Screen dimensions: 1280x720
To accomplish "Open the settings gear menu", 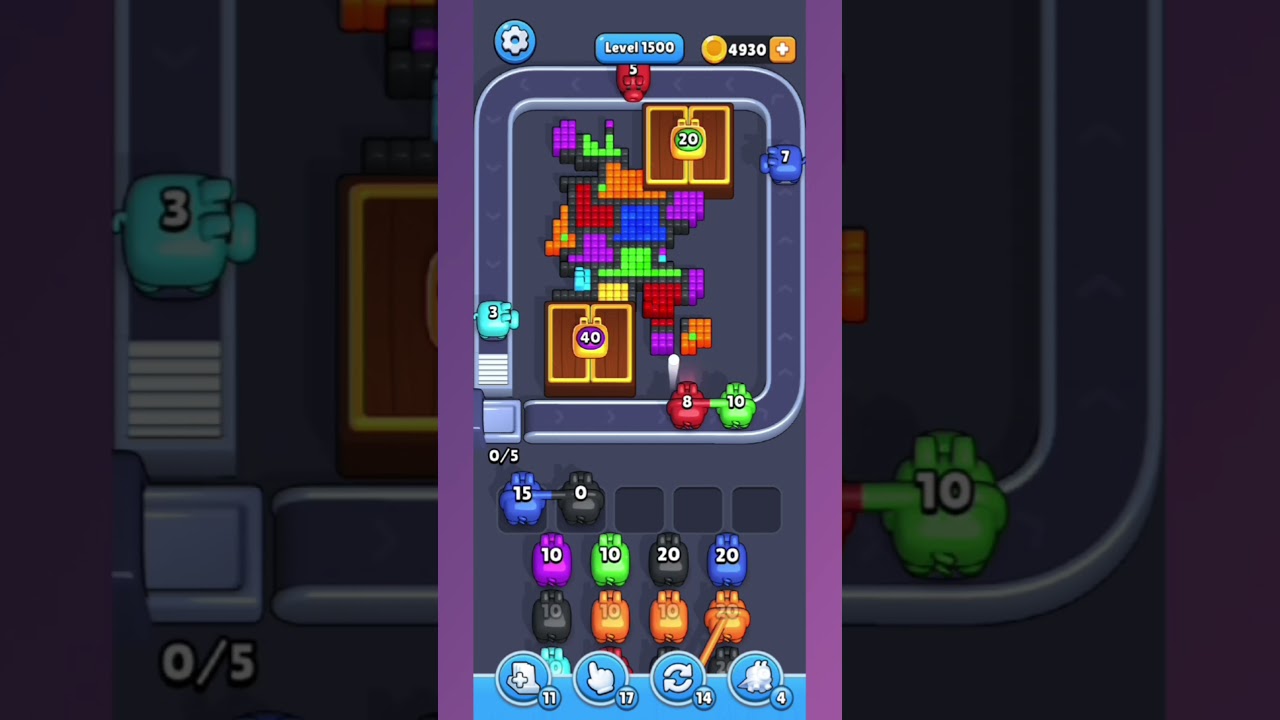I will (515, 42).
